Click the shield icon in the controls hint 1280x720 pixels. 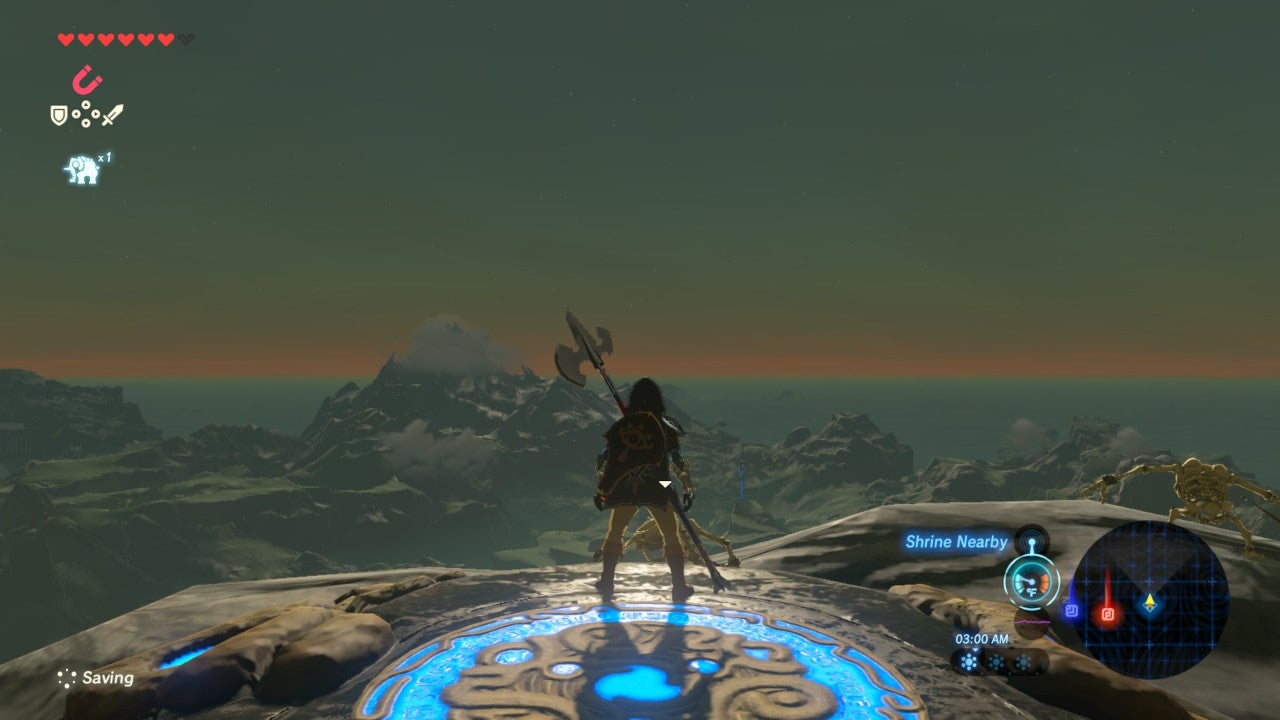[x=59, y=114]
